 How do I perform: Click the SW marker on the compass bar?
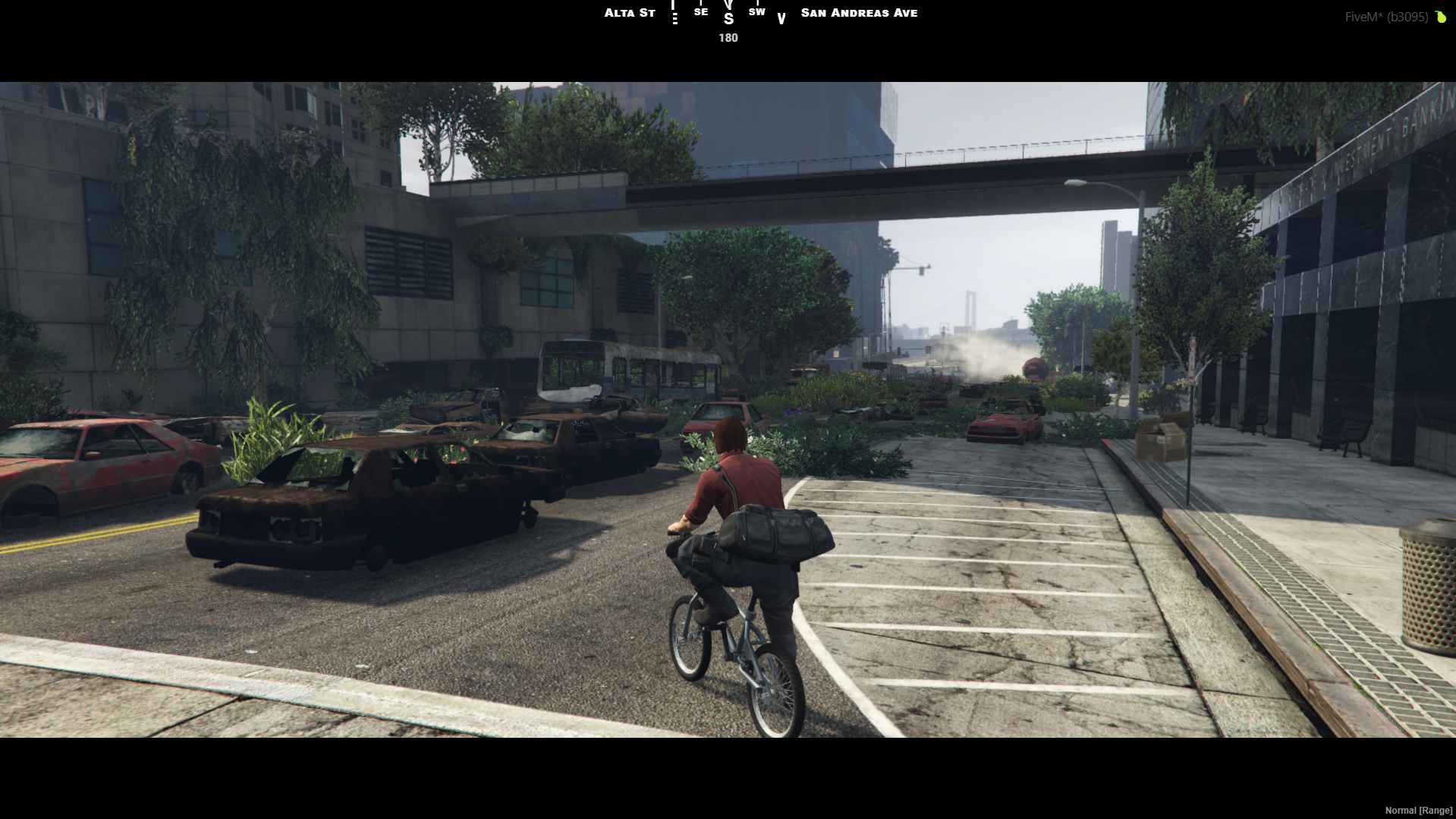tap(756, 12)
